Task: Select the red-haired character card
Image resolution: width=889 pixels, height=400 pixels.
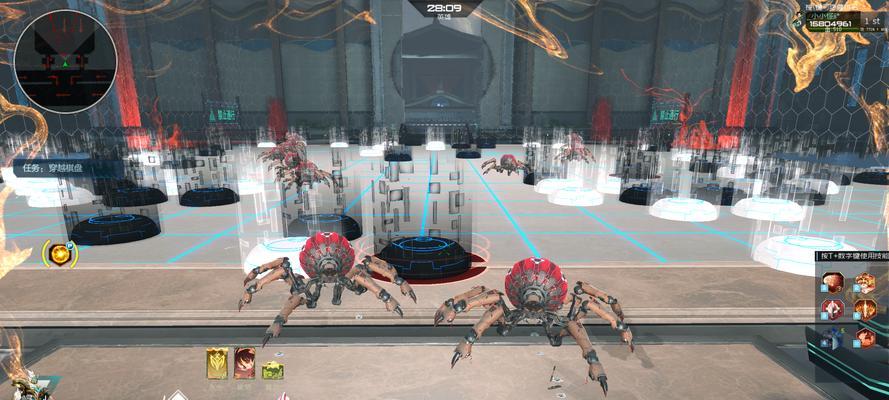Action: [x=244, y=363]
